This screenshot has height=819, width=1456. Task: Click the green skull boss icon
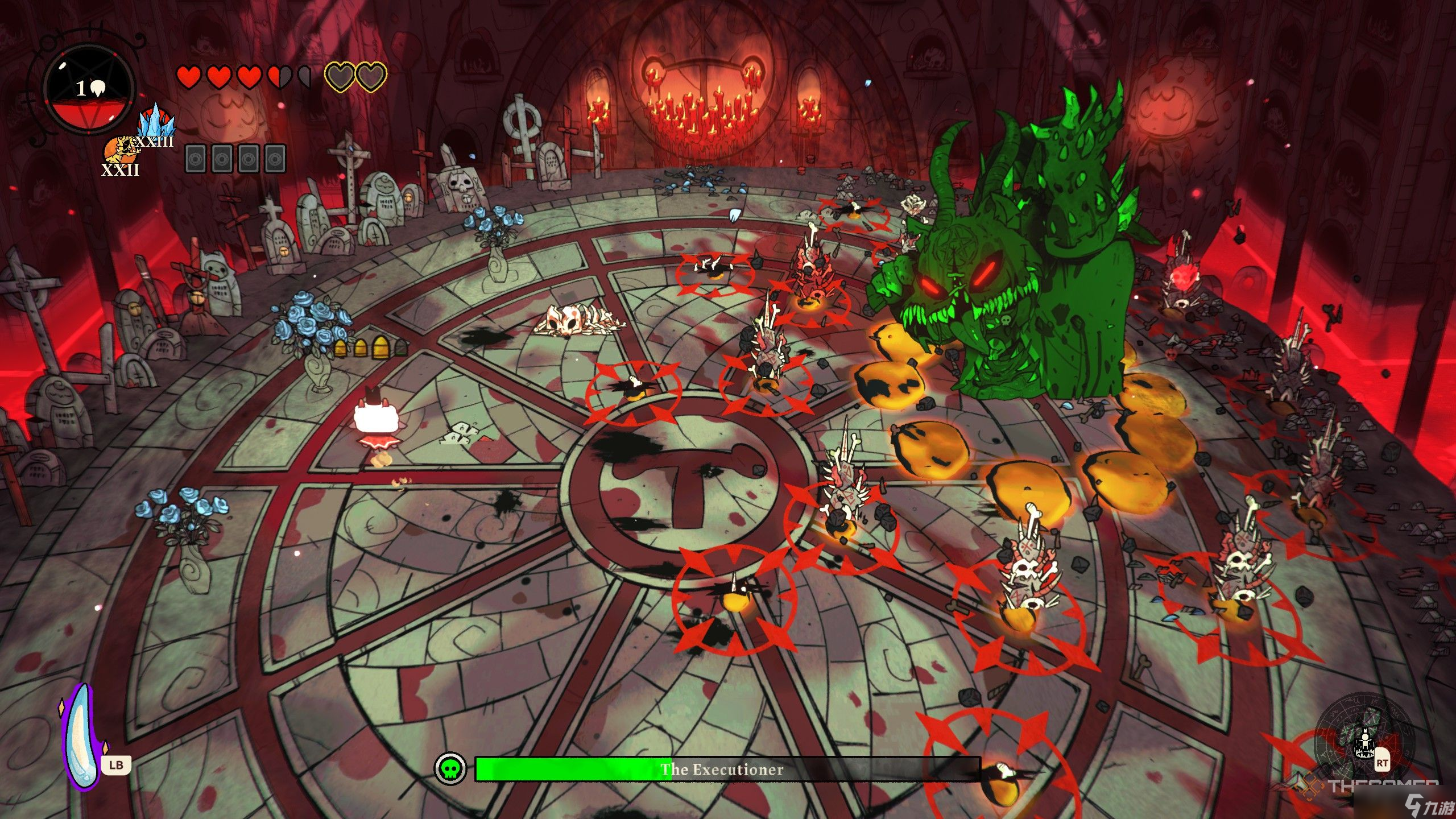(x=450, y=769)
